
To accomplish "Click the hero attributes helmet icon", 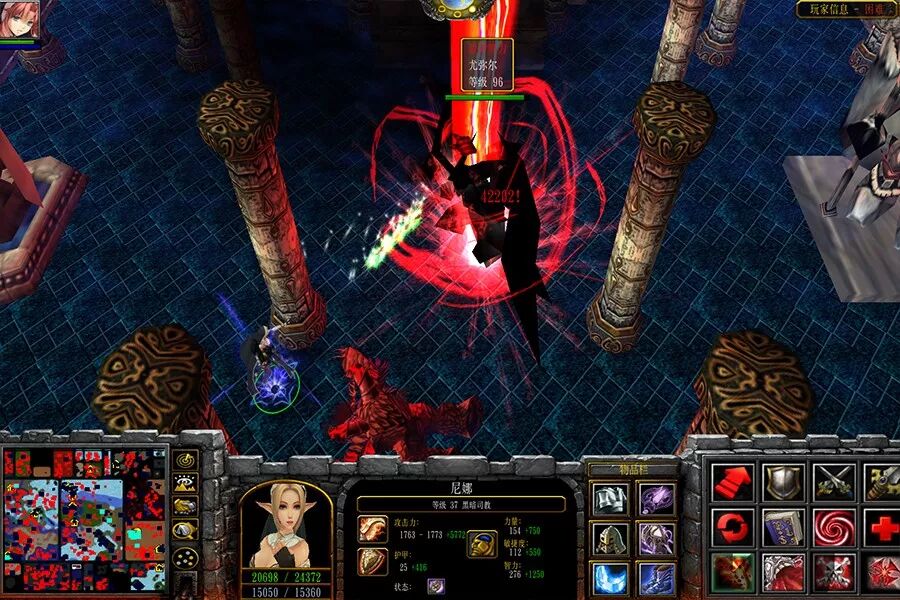I will tap(482, 544).
